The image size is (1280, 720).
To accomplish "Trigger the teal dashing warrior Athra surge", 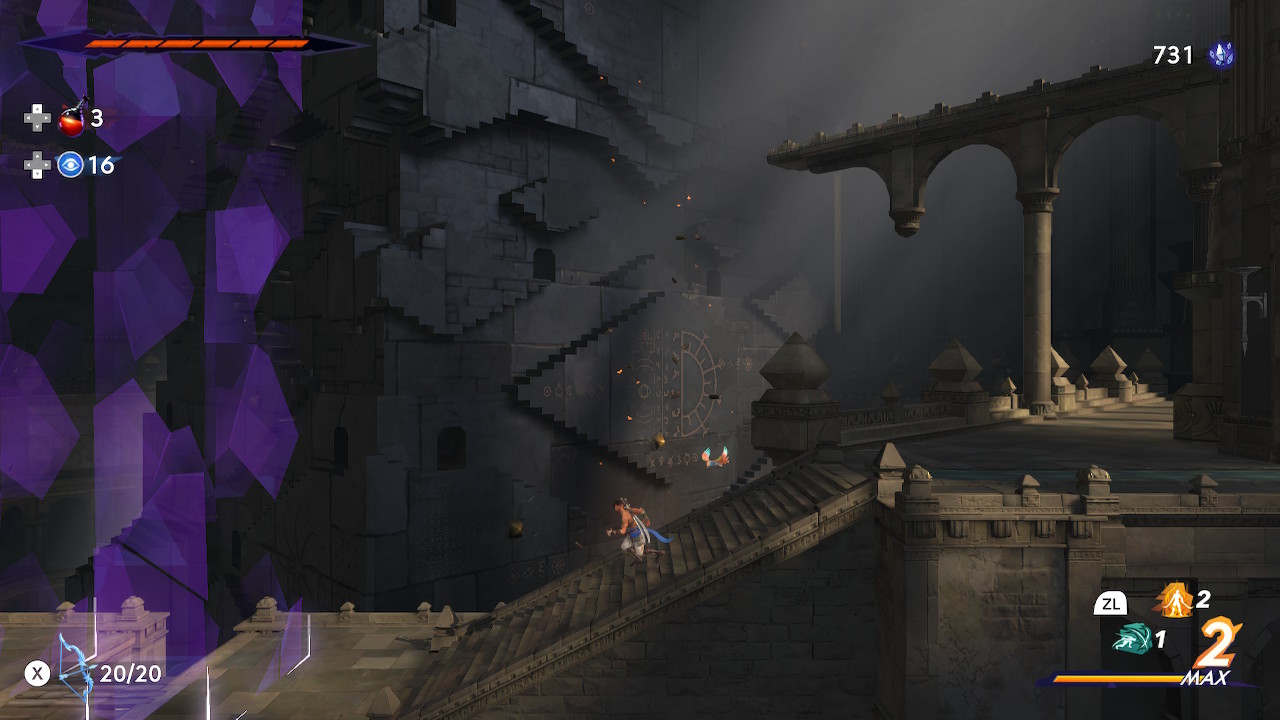I will 1131,638.
